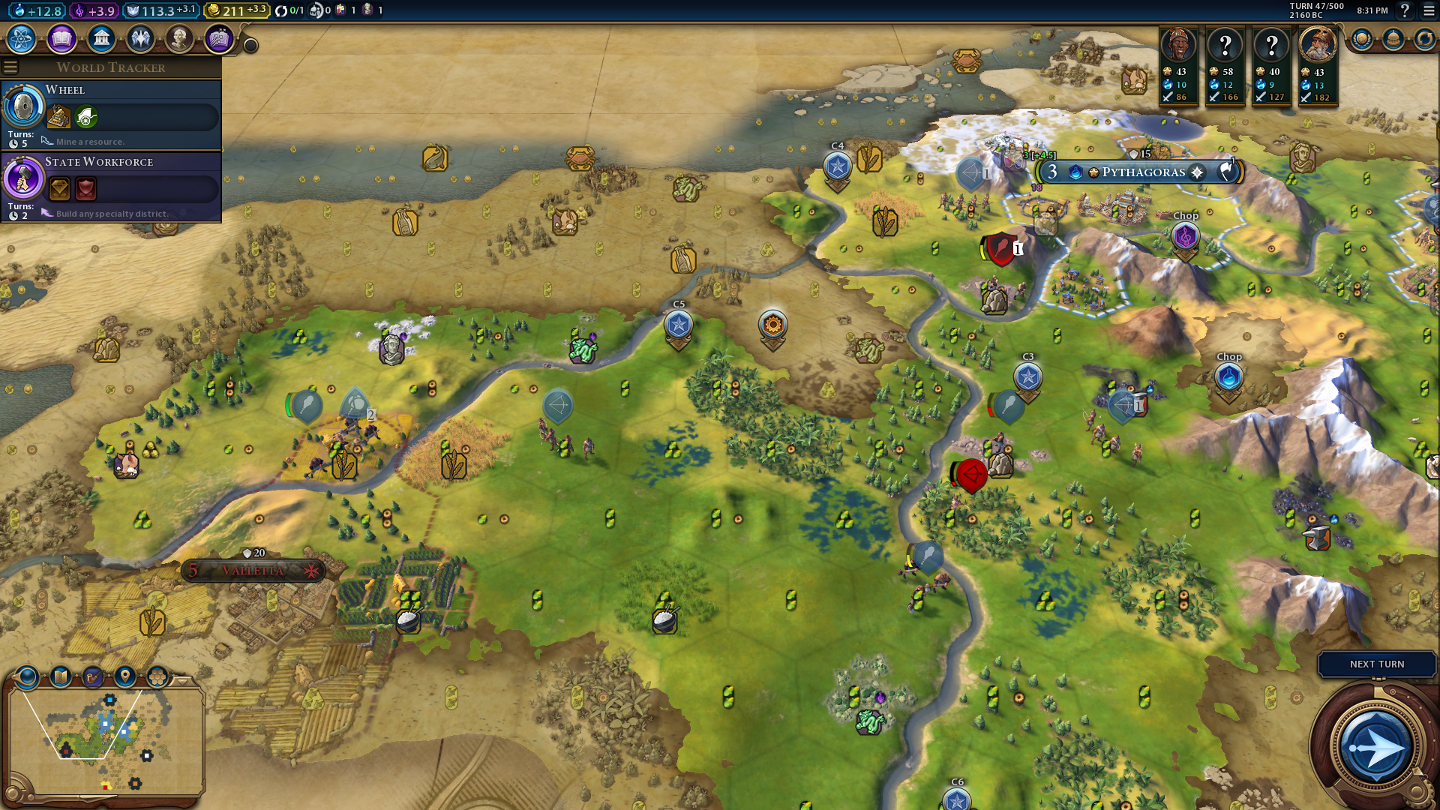Open the Religion panel (winged icon)

(x=140, y=39)
